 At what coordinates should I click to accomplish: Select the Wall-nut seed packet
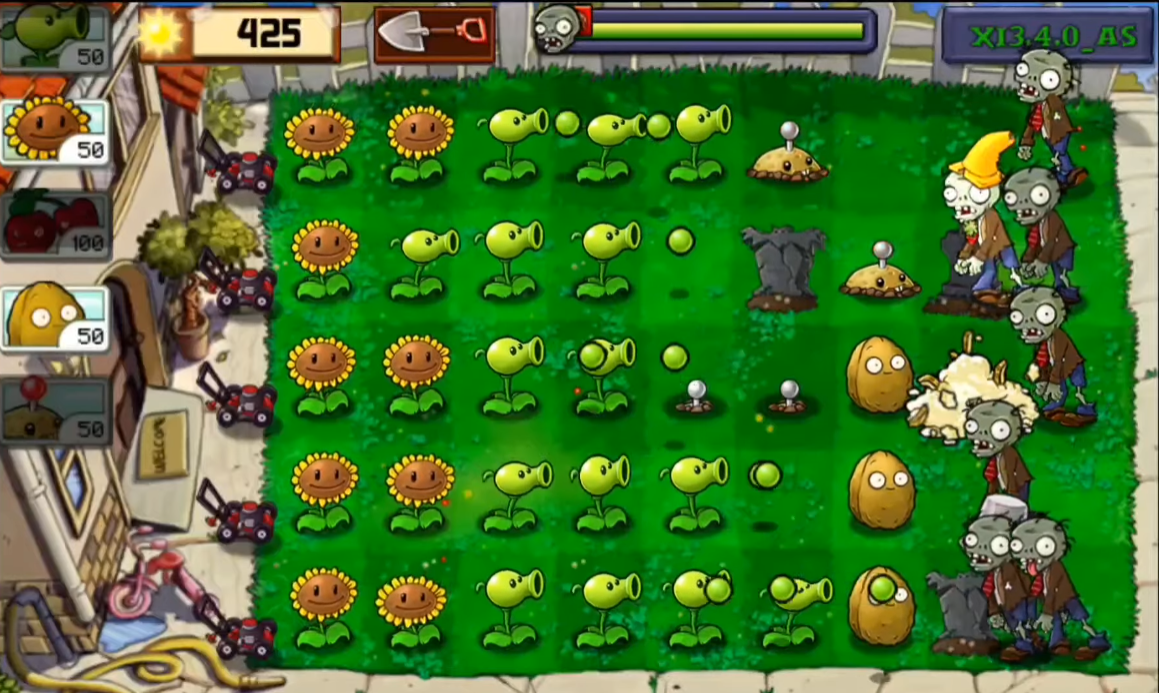click(55, 319)
